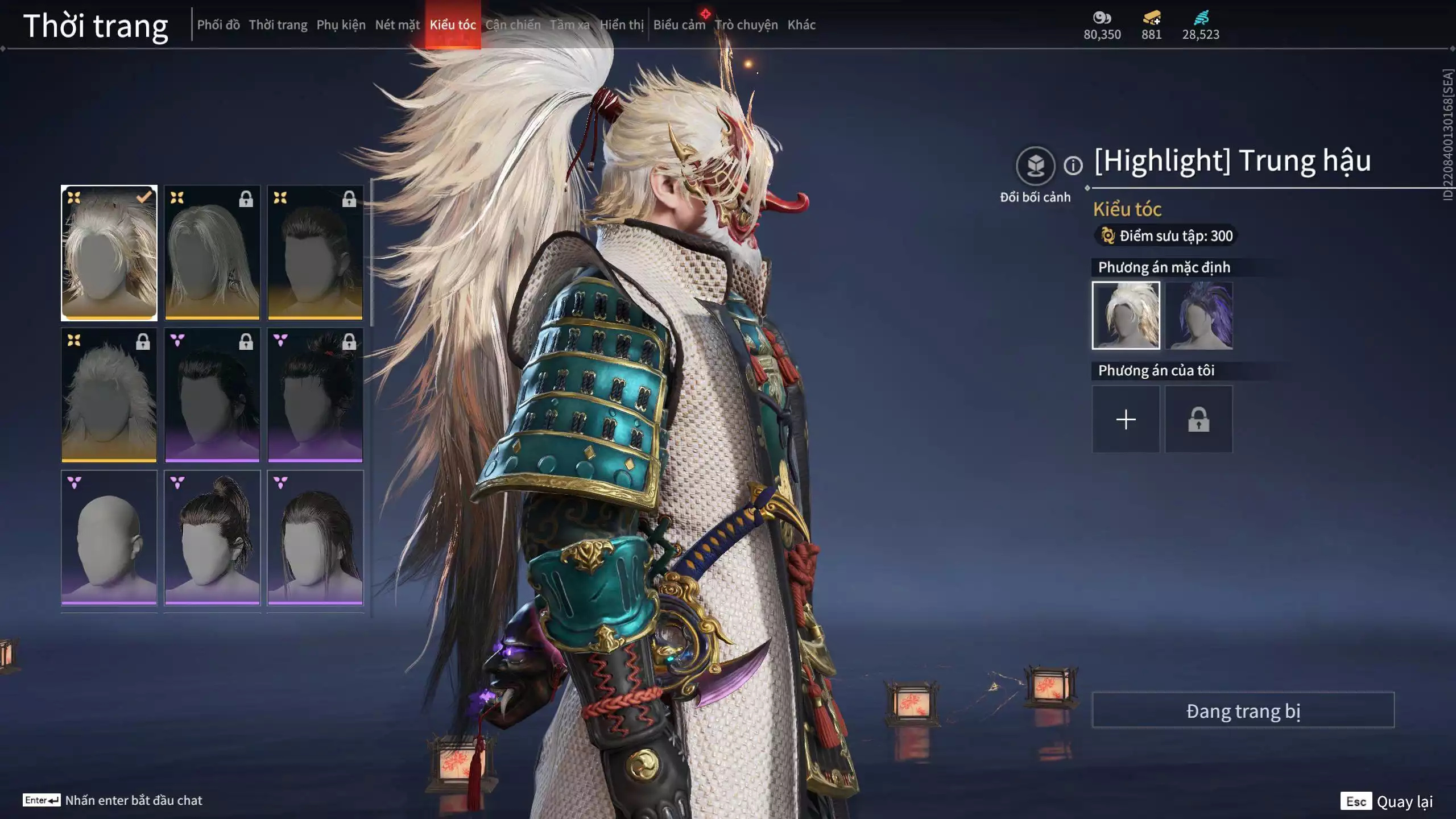Select the Phụ kiện tab
Screen dimensions: 1456x819
click(341, 25)
